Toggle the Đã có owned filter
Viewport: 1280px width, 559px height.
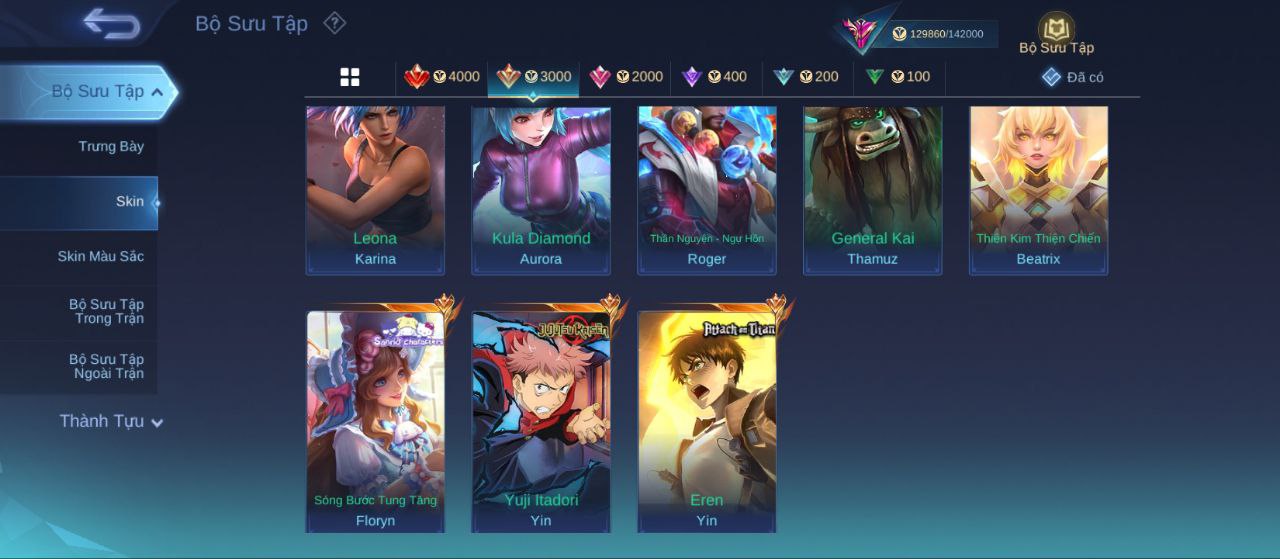click(1072, 77)
